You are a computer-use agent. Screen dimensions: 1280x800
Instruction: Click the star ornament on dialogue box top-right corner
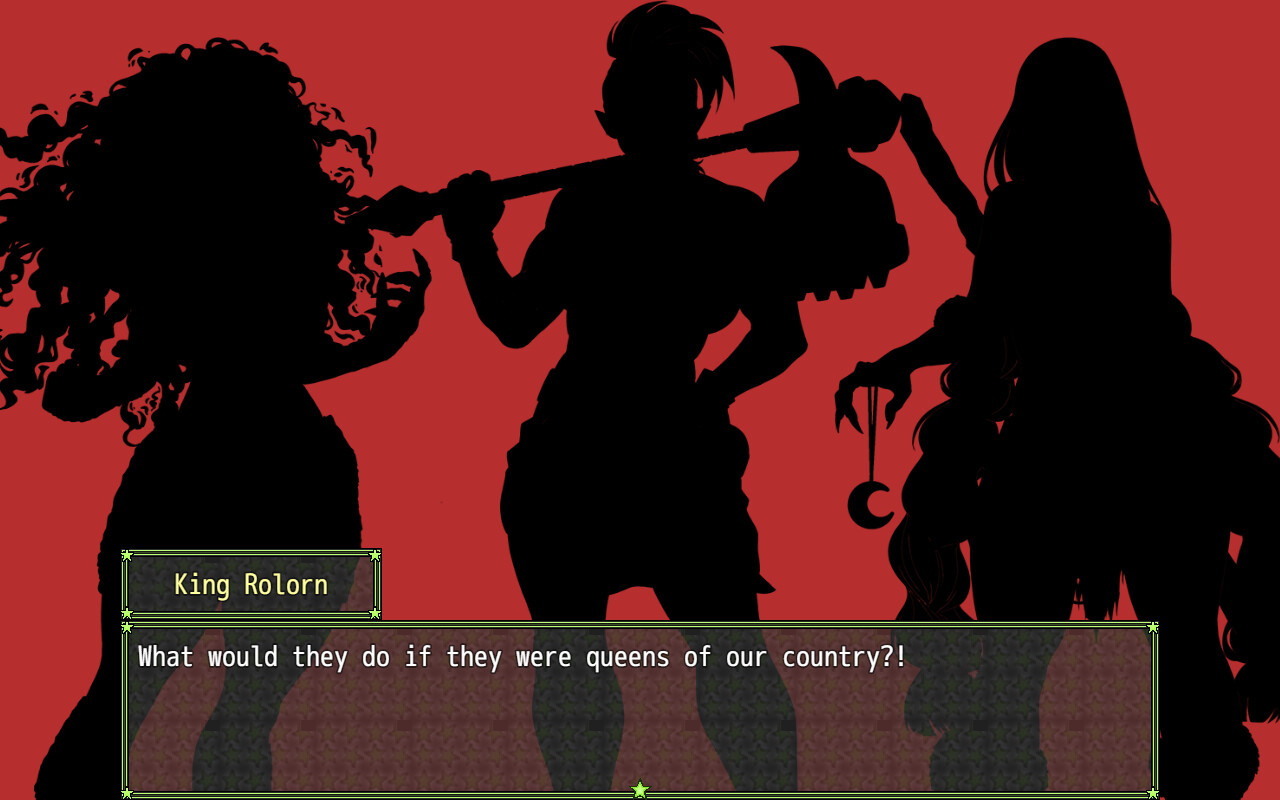click(x=1152, y=625)
